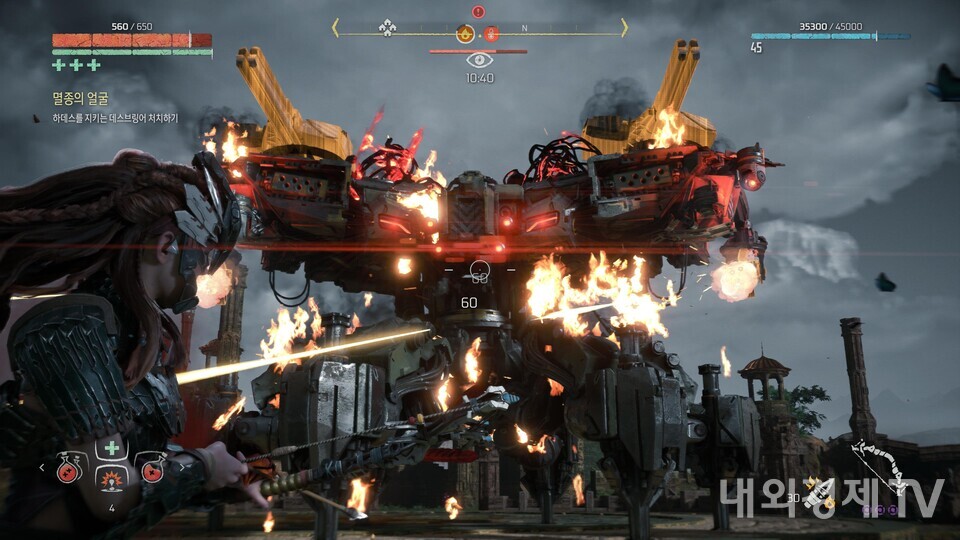Select the orange quest marker on the compass
This screenshot has width=960, height=540.
[x=465, y=34]
